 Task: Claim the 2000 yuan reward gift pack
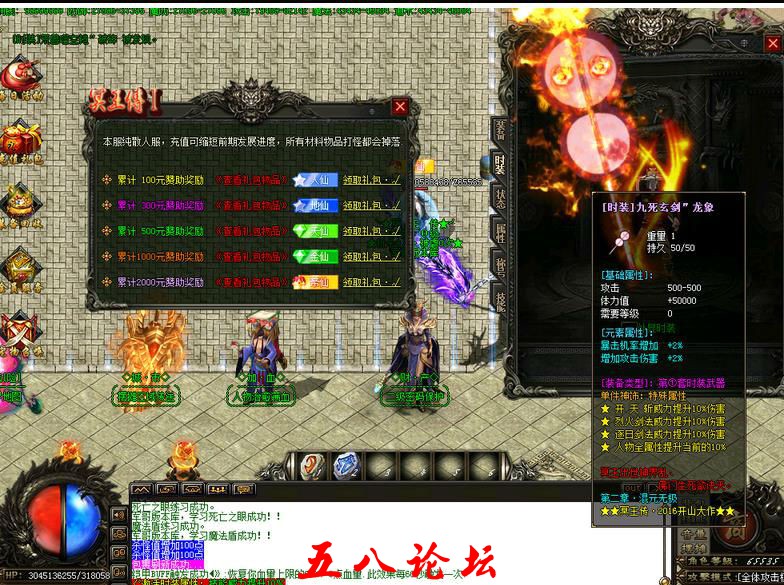coord(372,281)
